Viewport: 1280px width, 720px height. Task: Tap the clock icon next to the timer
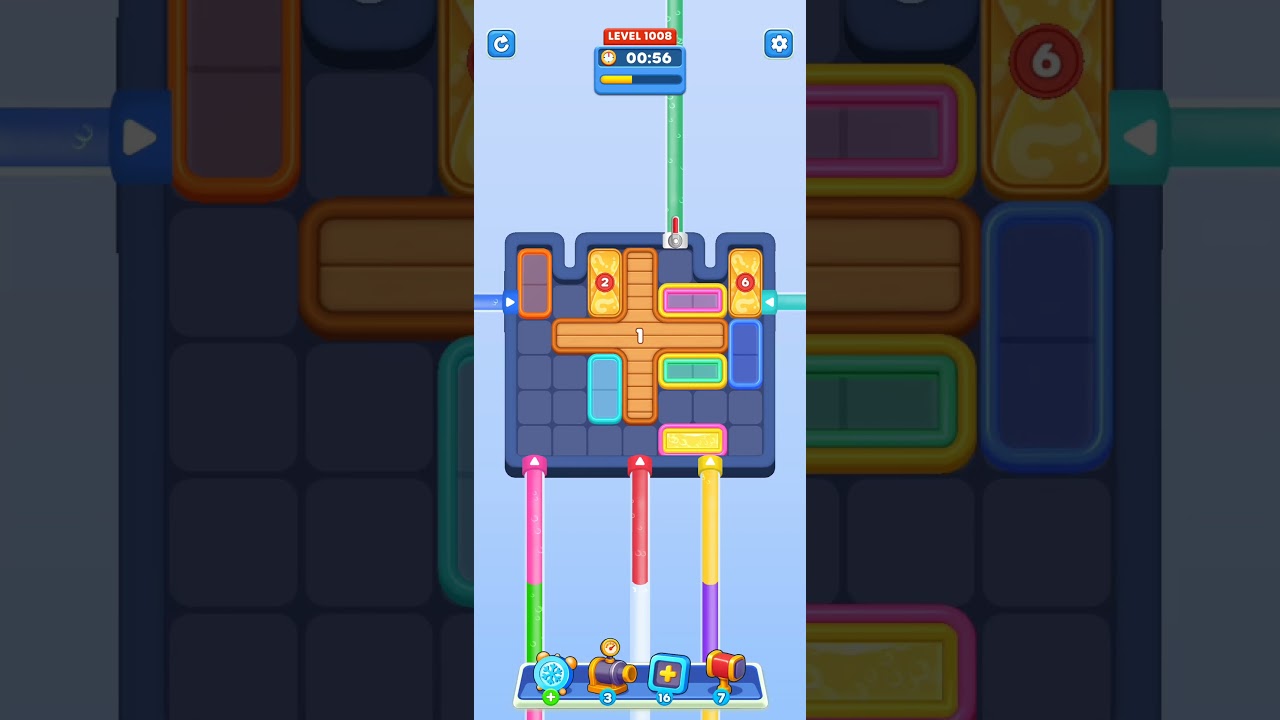pyautogui.click(x=610, y=58)
